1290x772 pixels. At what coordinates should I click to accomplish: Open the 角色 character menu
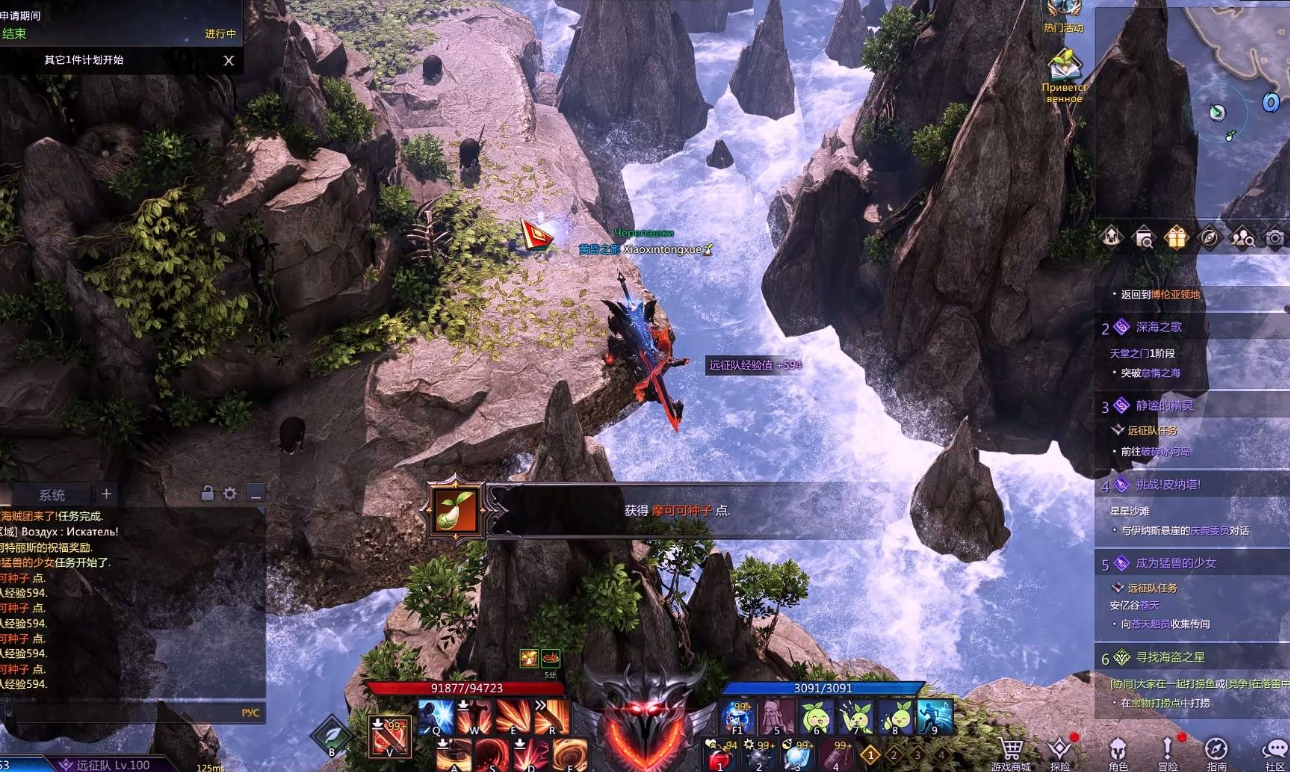1117,752
